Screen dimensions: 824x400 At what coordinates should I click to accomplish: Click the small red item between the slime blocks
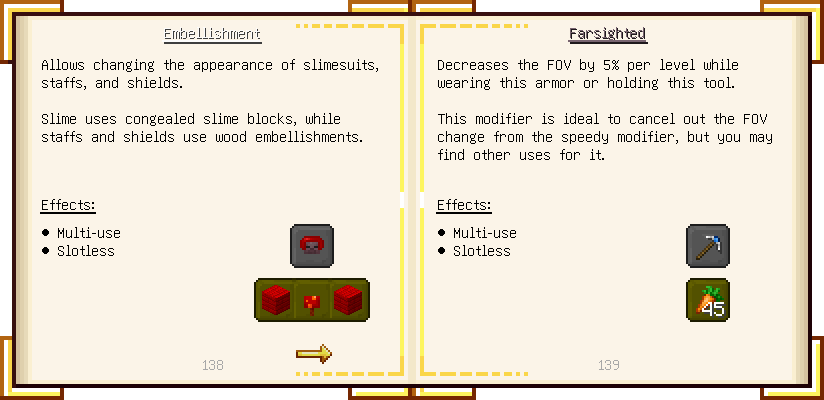point(312,300)
